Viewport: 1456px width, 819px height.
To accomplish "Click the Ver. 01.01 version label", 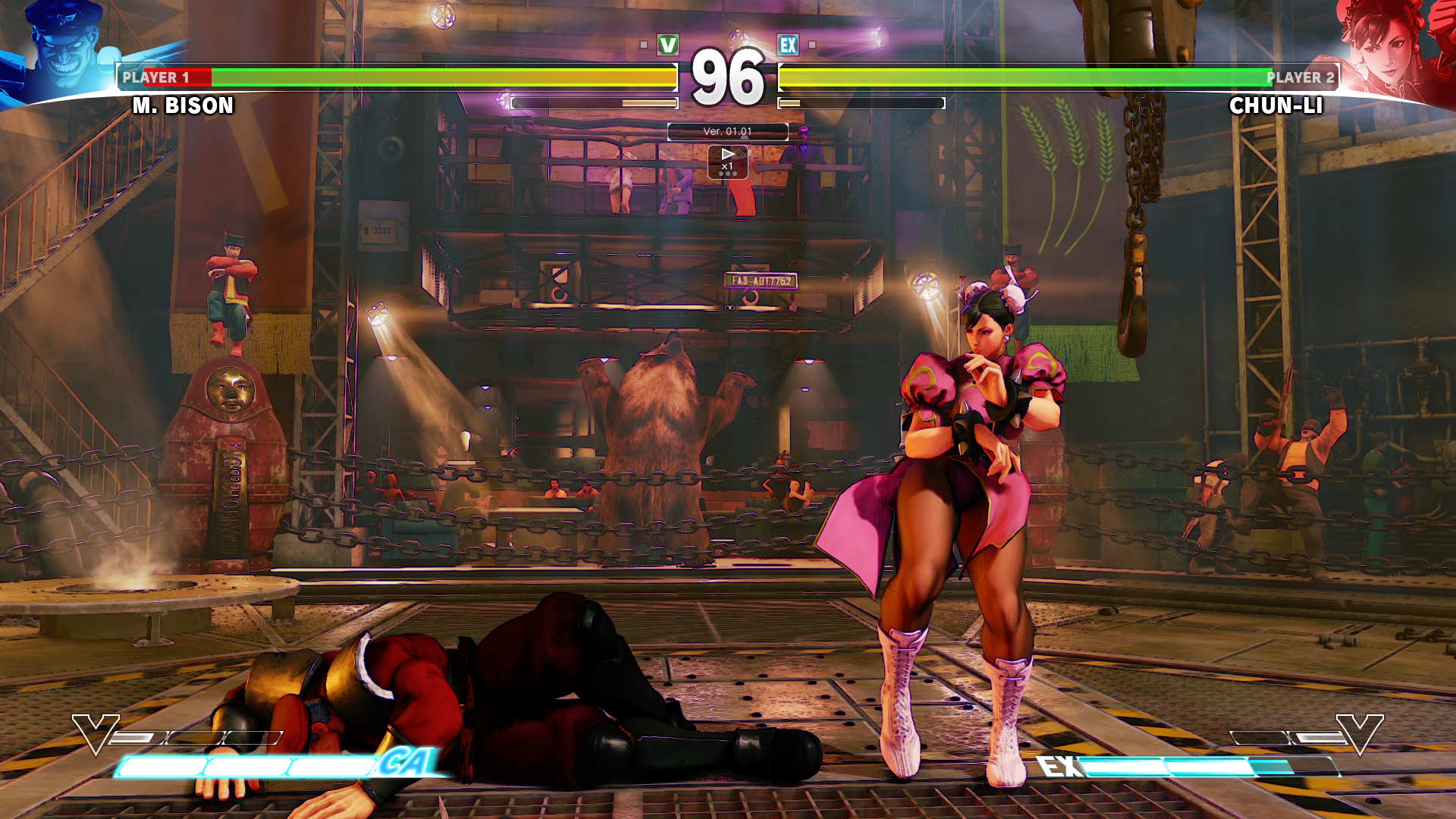I will [728, 131].
